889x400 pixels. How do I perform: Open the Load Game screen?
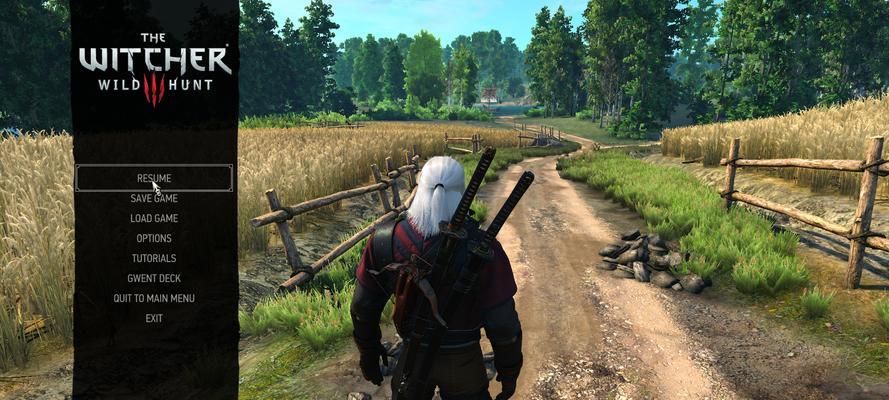pos(154,218)
